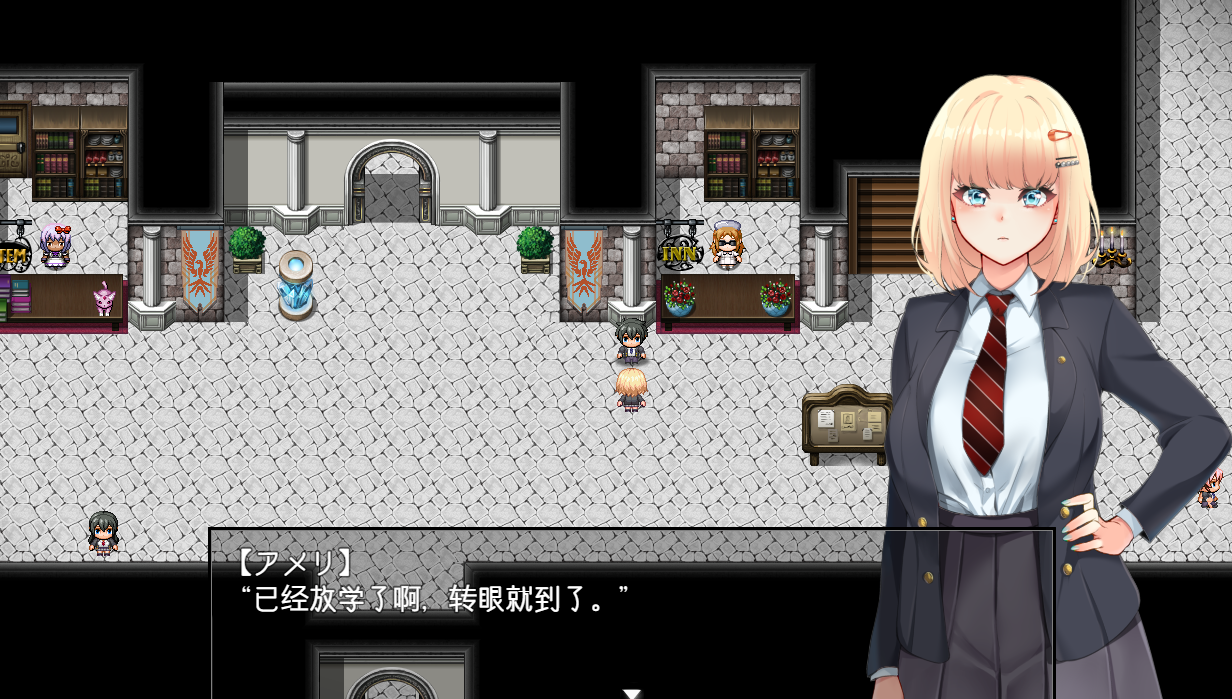Click アメリ's dialogue message window
This screenshot has height=699, width=1232.
click(x=540, y=610)
